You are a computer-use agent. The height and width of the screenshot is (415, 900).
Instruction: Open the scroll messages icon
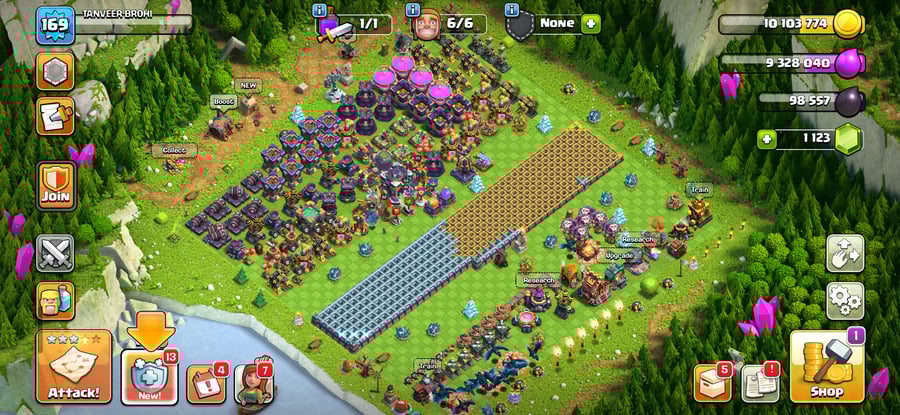(x=55, y=115)
